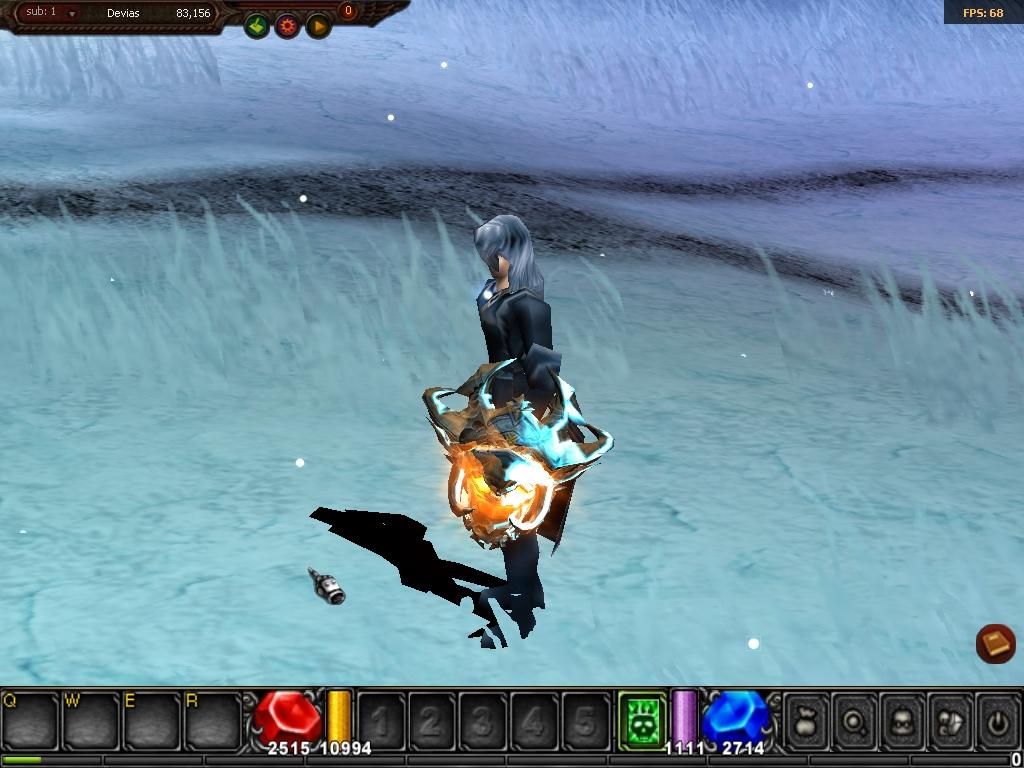The width and height of the screenshot is (1024, 768).
Task: Click the magnifying glass menu button
Action: [854, 719]
